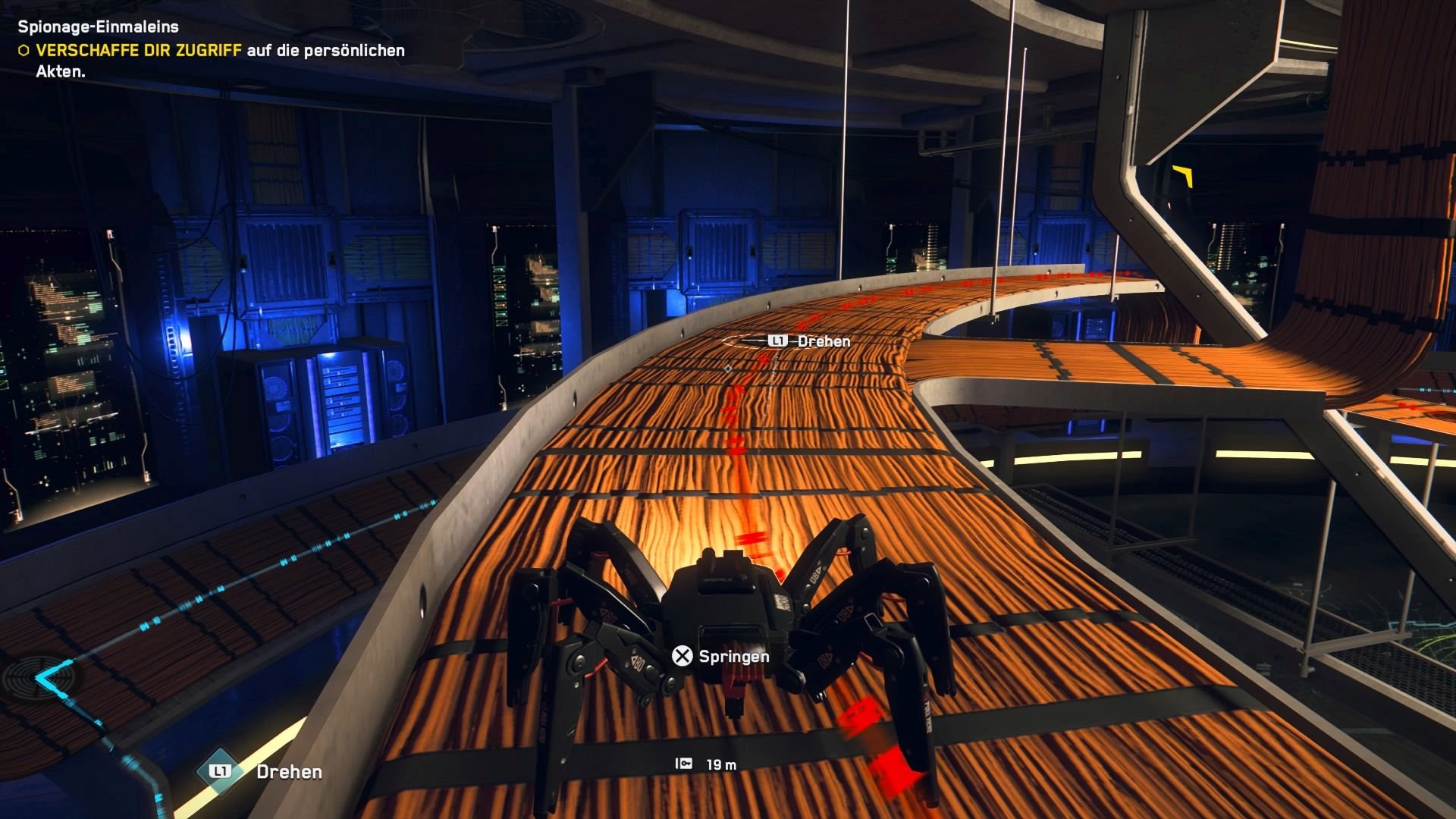Enable the Springen jump action

[x=734, y=657]
